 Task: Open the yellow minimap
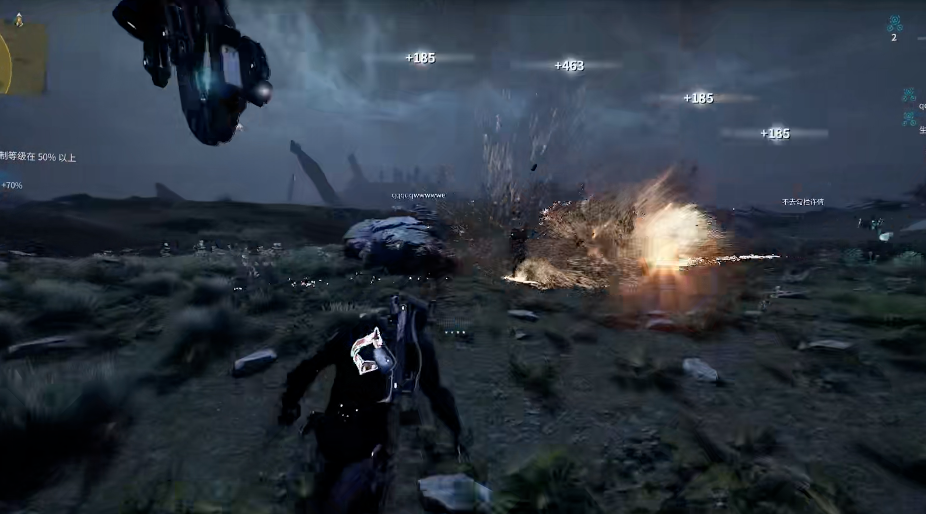coord(21,58)
